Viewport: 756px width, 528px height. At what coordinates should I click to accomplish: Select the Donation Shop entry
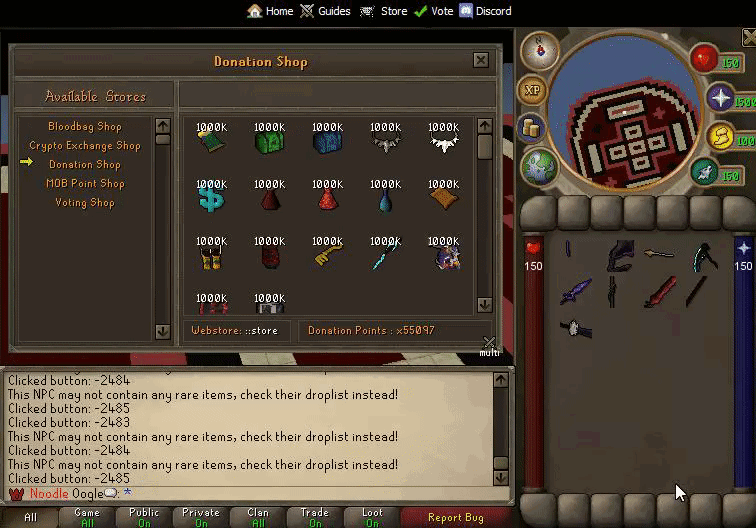pyautogui.click(x=84, y=165)
